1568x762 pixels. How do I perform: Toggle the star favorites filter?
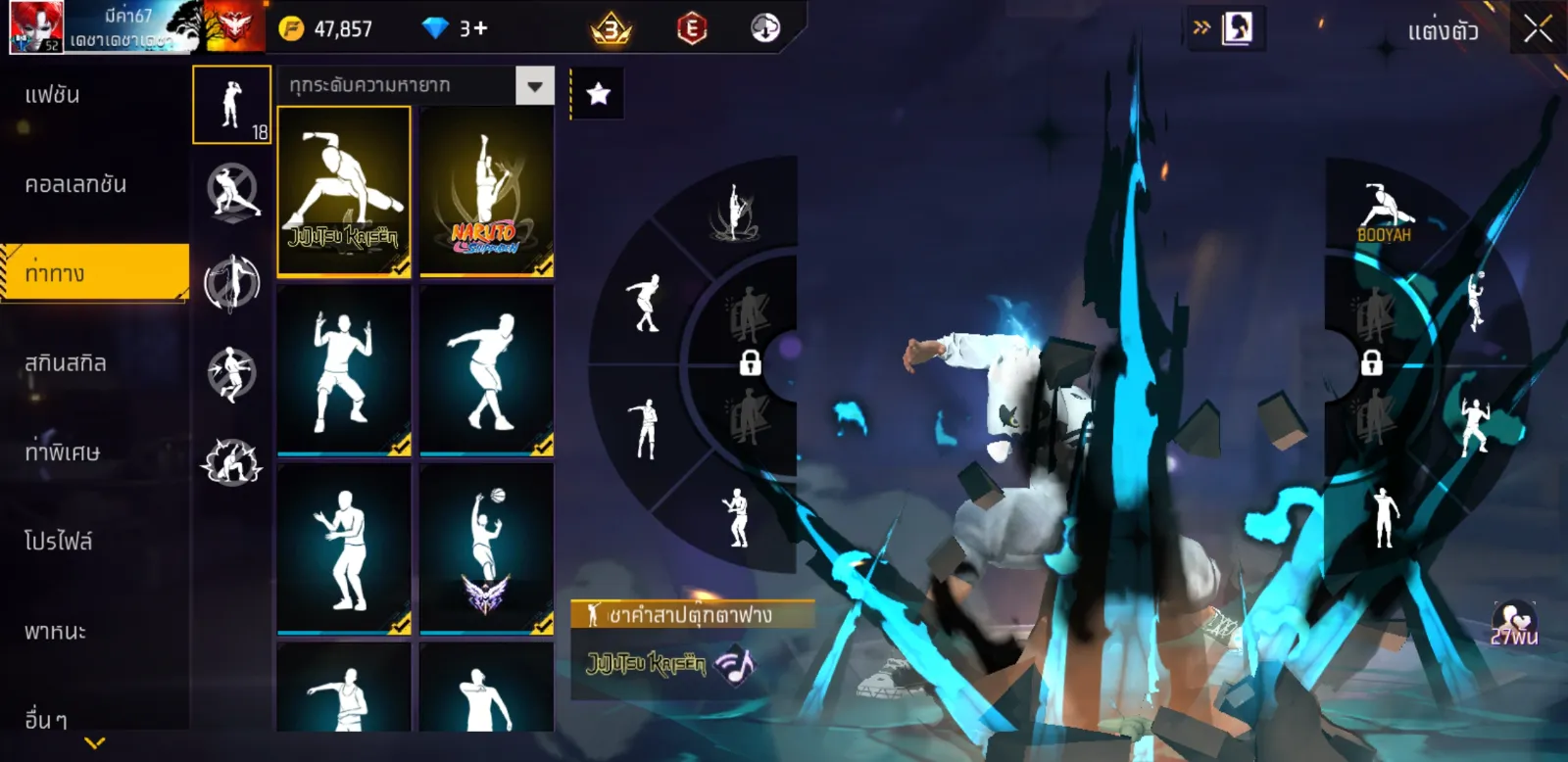pos(598,94)
